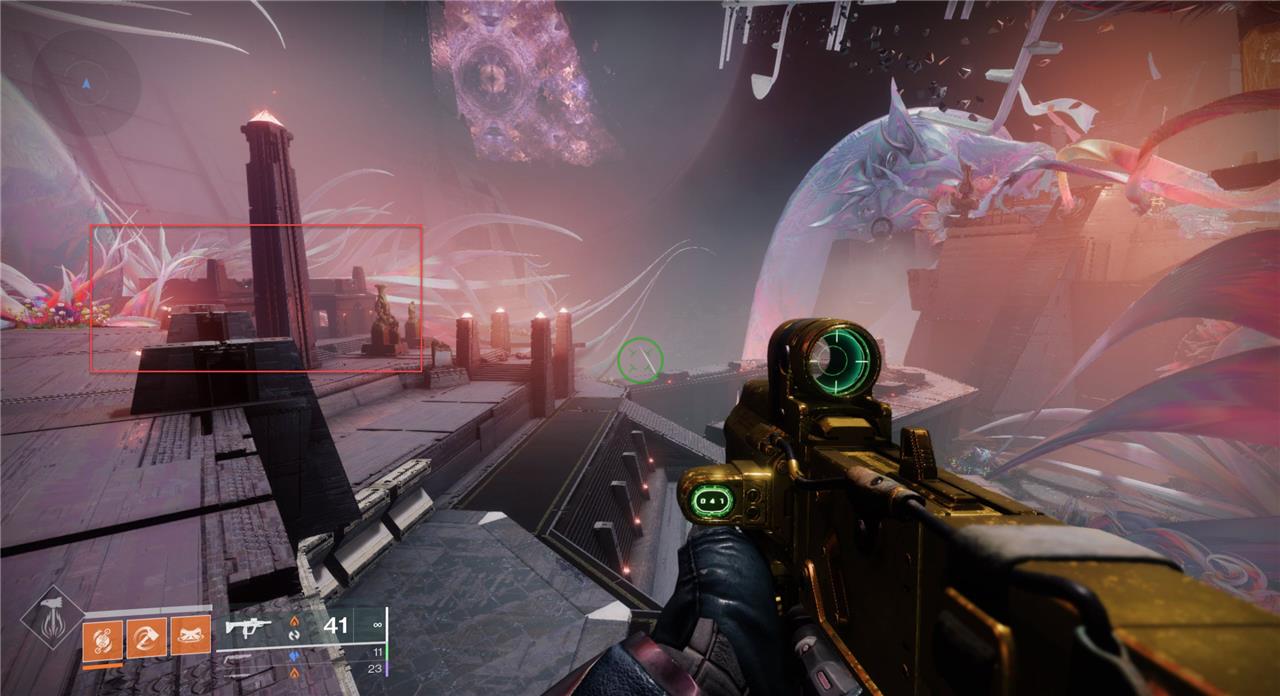This screenshot has width=1280, height=696.
Task: Use the orange grenade ability icon
Action: tap(102, 639)
